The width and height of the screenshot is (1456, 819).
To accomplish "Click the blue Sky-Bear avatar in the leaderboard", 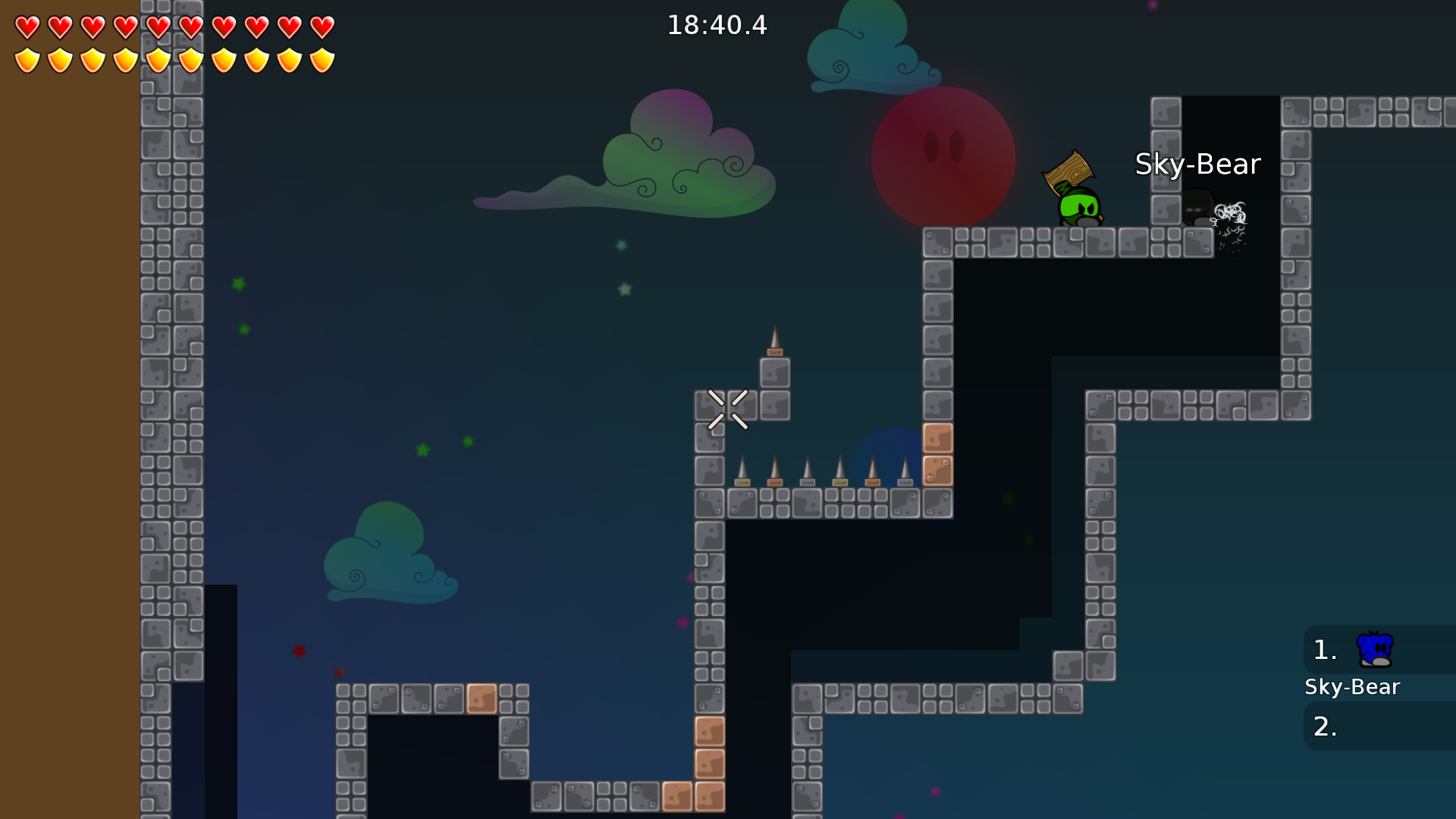I will click(x=1373, y=649).
